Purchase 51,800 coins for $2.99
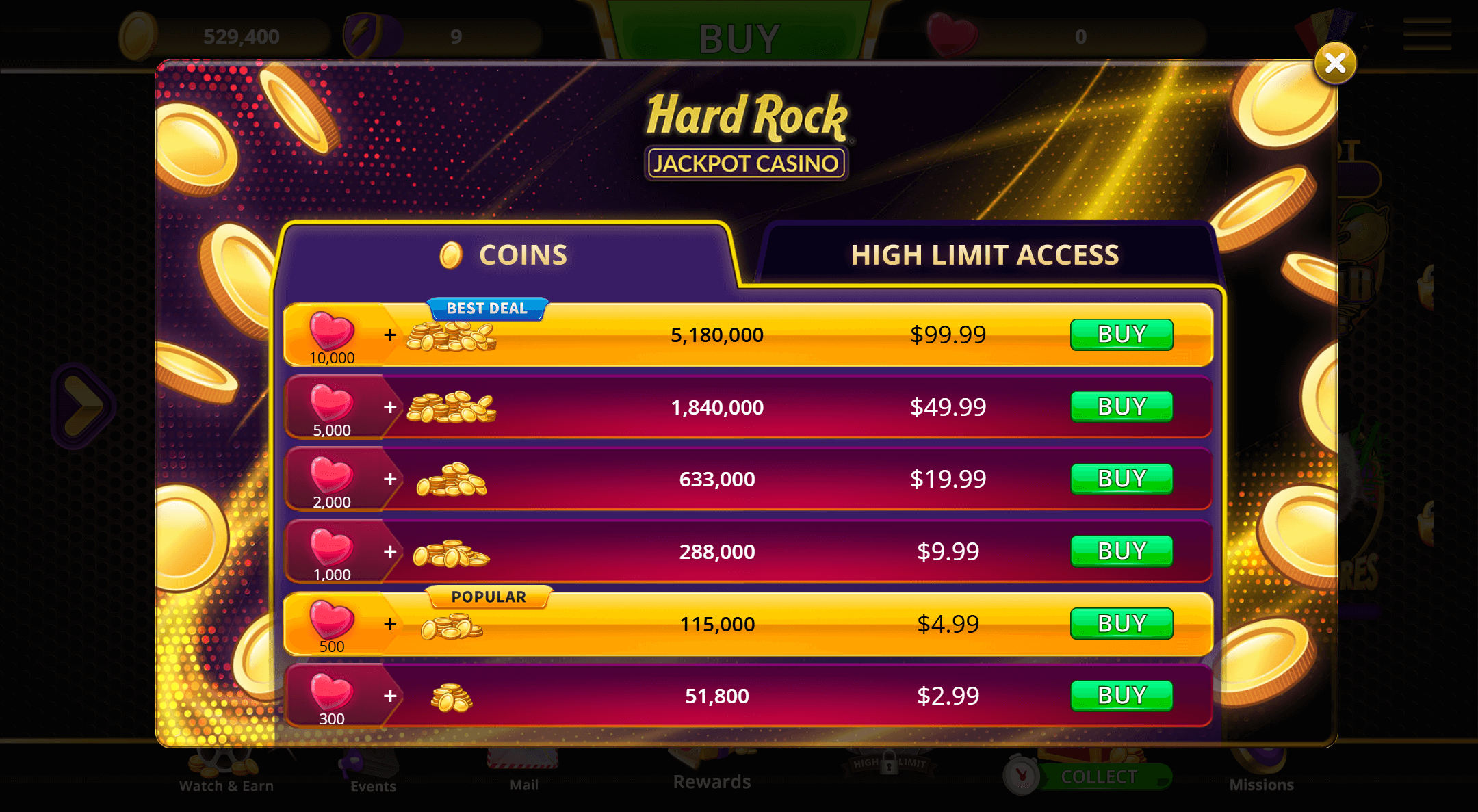This screenshot has width=1478, height=812. [x=1121, y=696]
